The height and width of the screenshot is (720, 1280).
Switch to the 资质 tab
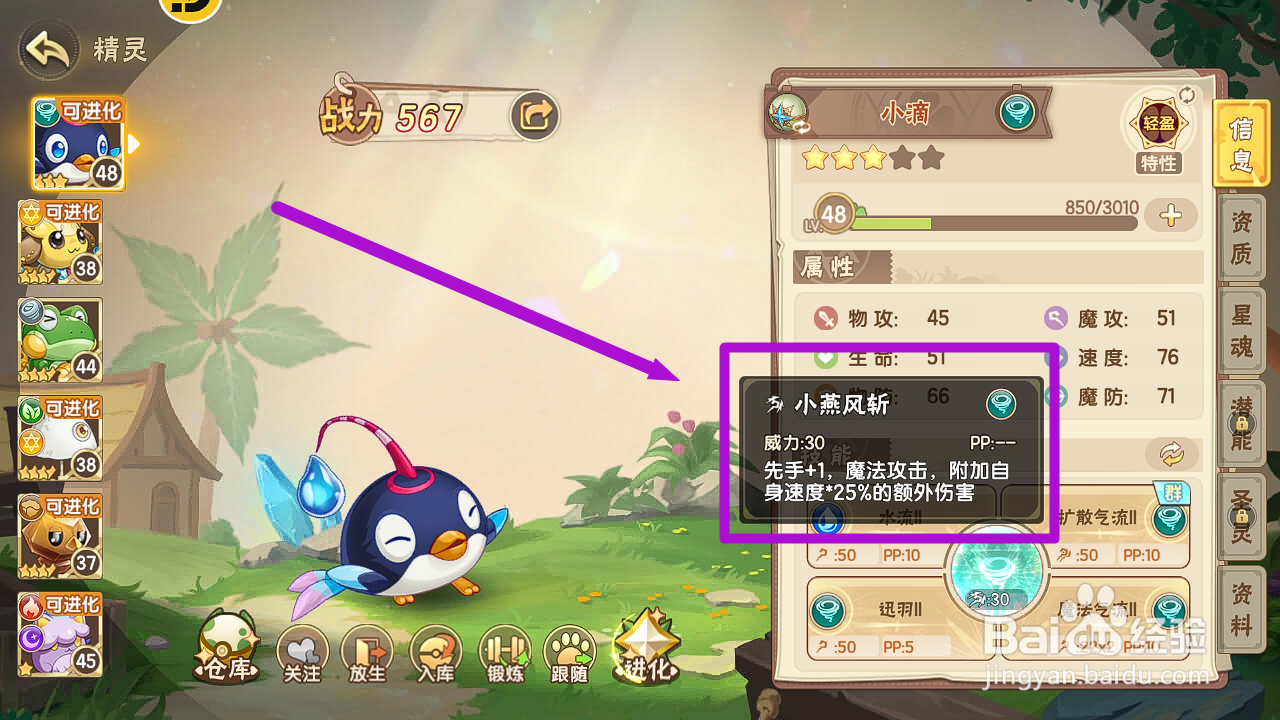1240,238
